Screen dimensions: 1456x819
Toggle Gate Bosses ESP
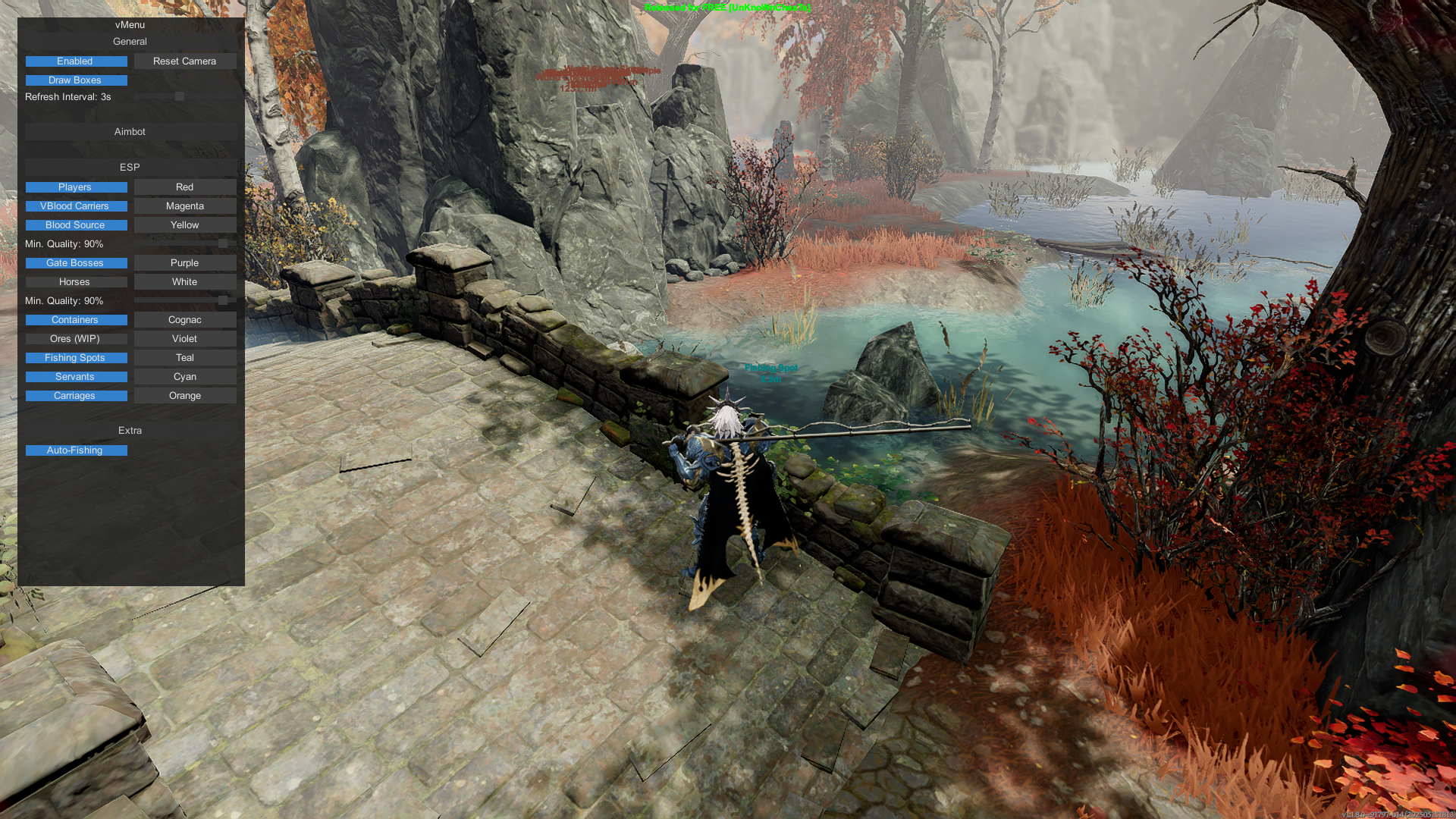click(x=76, y=263)
